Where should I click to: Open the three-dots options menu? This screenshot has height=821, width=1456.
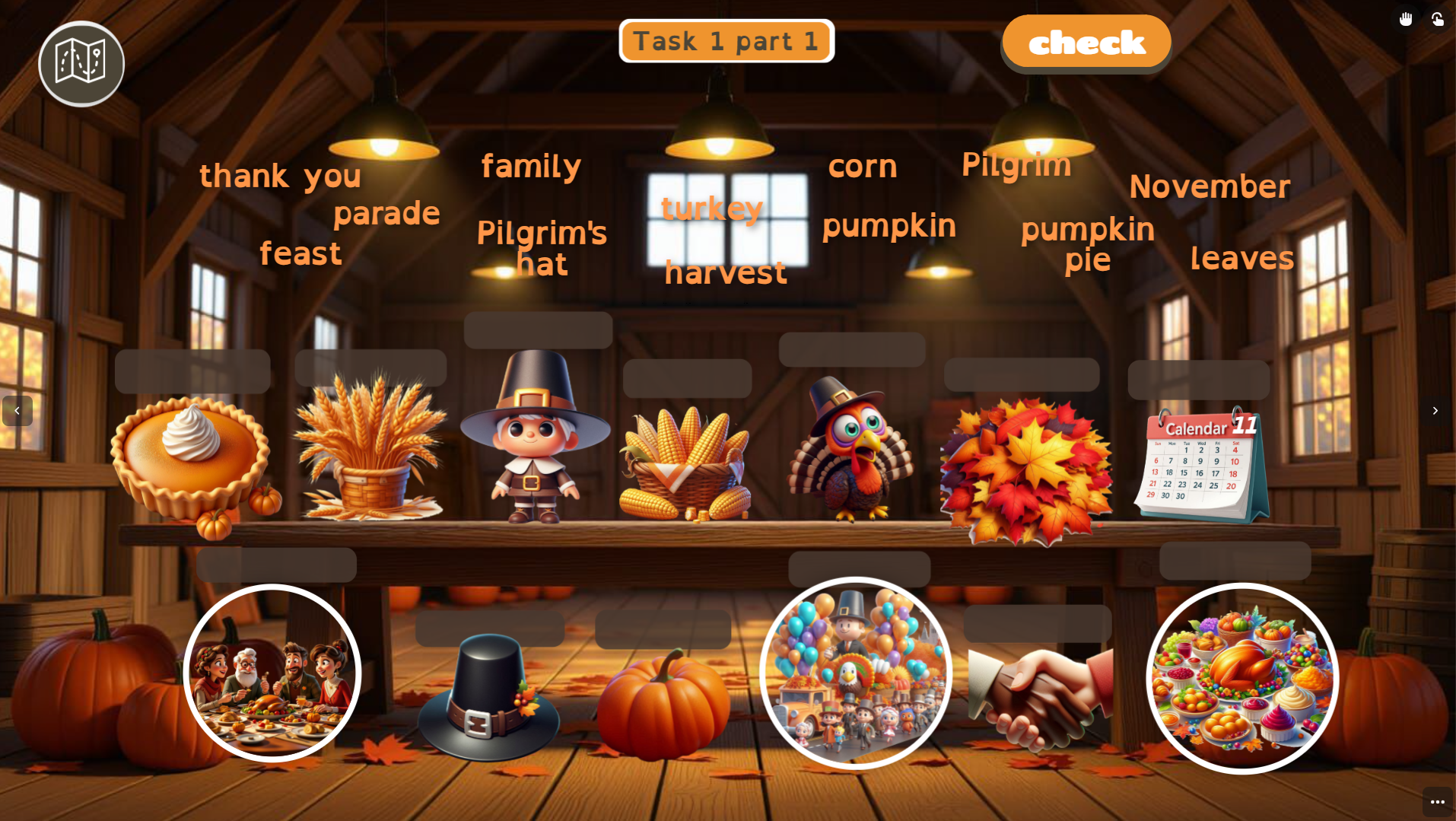(1437, 802)
